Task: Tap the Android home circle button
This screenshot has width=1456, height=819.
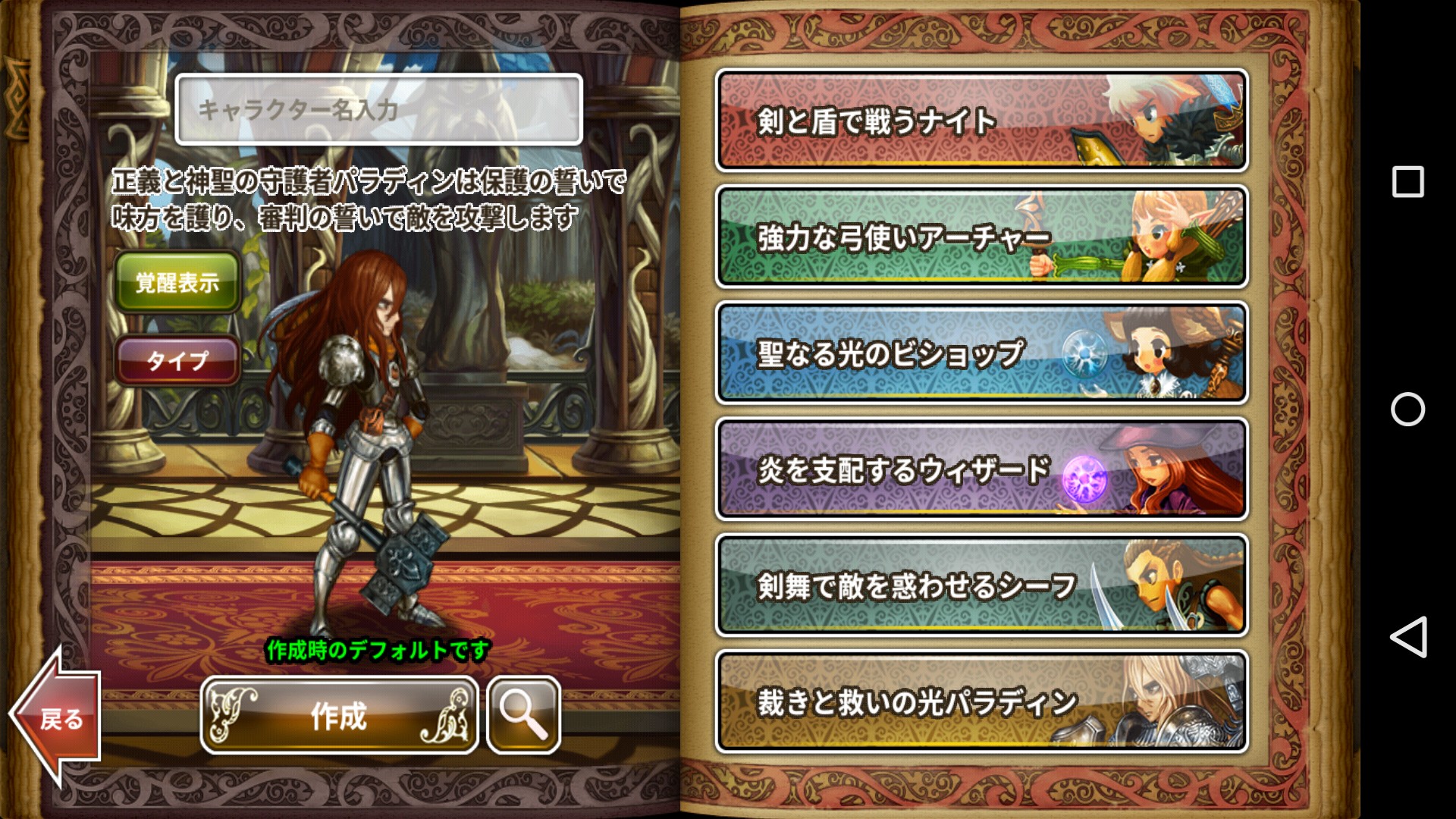Action: 1407,409
